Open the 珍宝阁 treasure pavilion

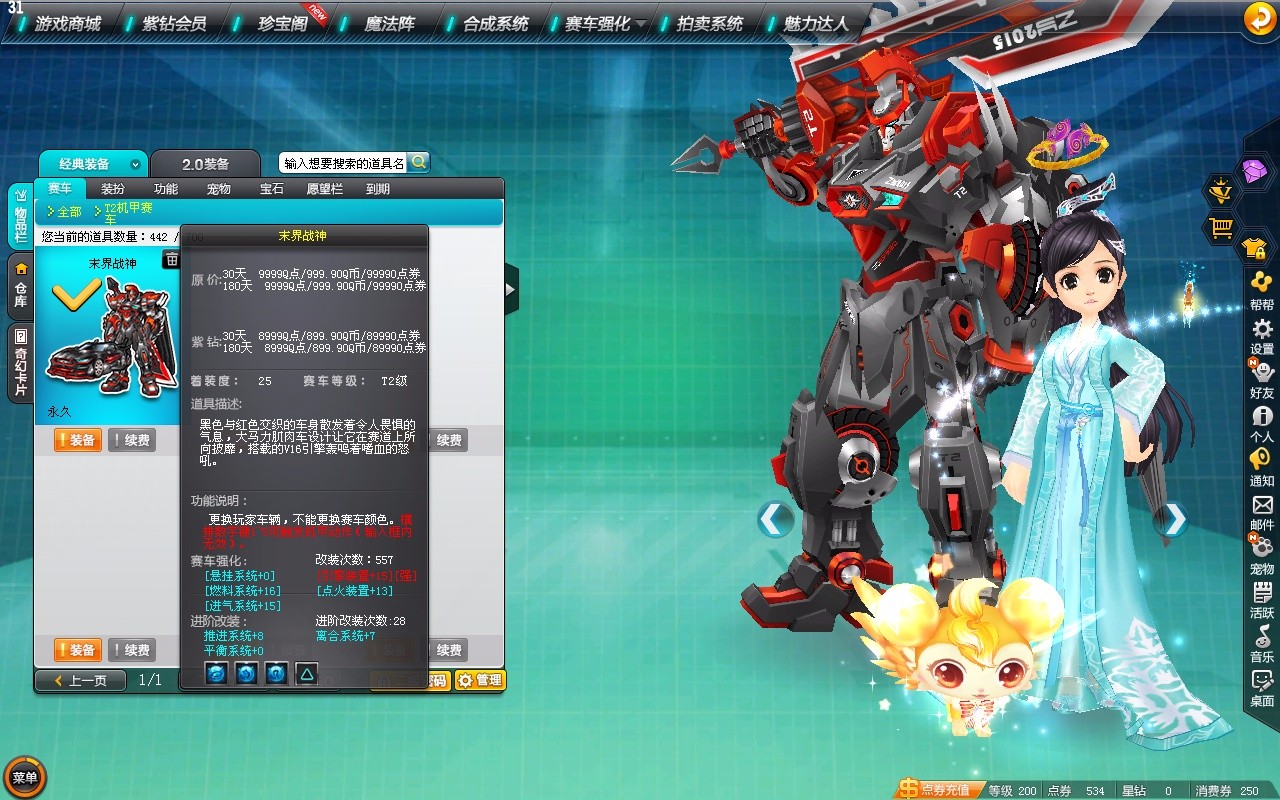click(x=281, y=23)
